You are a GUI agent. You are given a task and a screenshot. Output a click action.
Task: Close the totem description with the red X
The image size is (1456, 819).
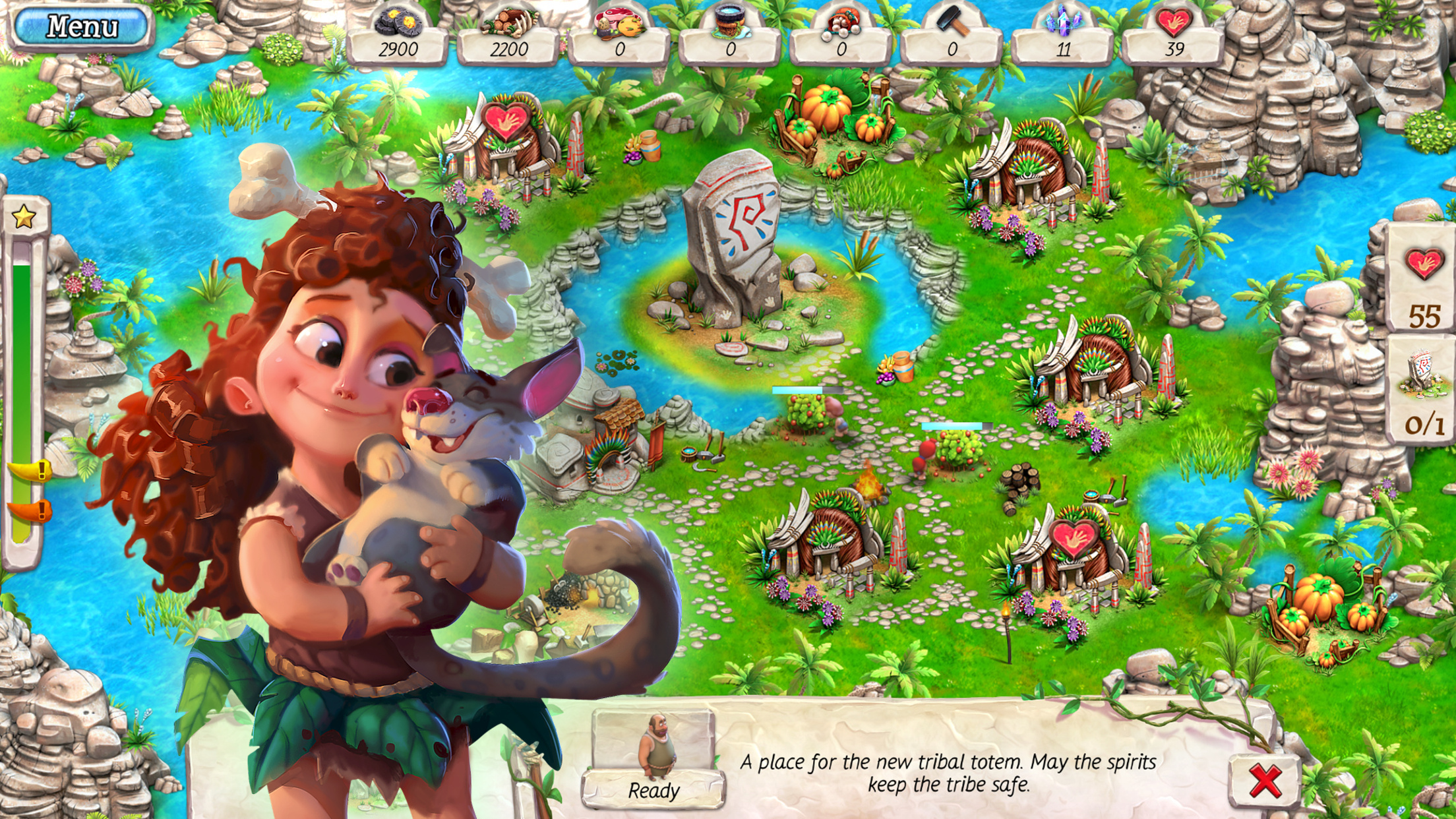(x=1265, y=781)
